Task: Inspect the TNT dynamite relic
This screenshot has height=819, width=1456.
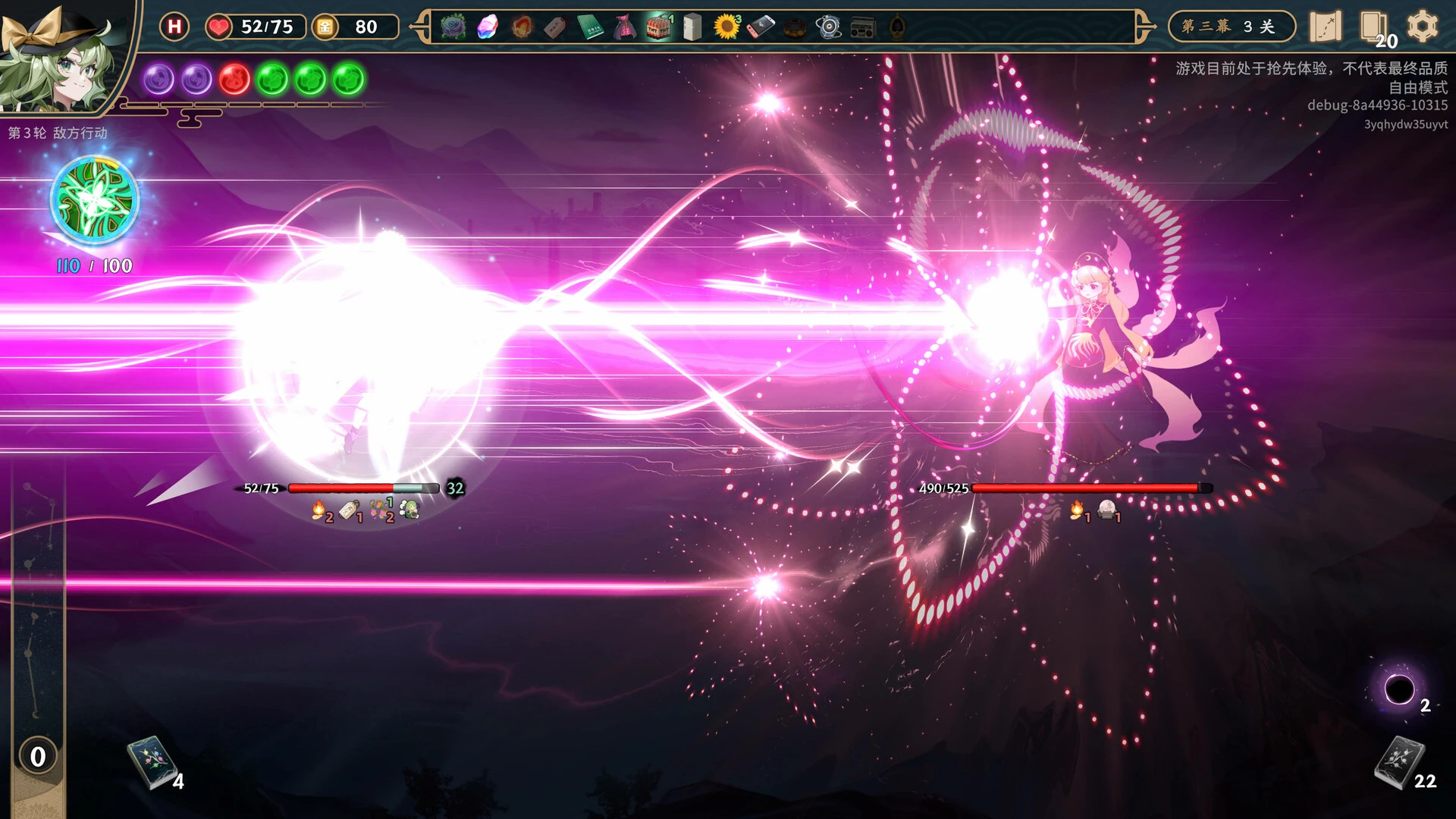Action: click(659, 27)
